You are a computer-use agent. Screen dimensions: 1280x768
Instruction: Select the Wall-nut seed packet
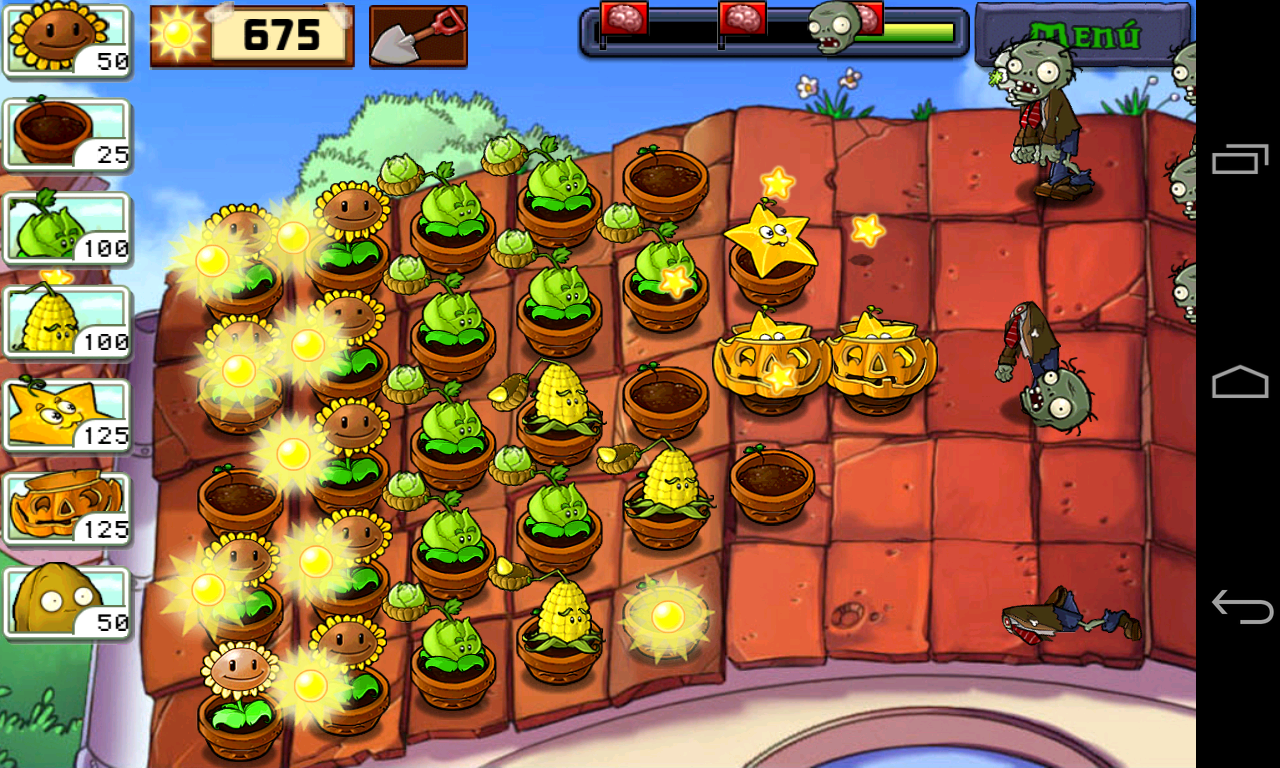pos(64,598)
